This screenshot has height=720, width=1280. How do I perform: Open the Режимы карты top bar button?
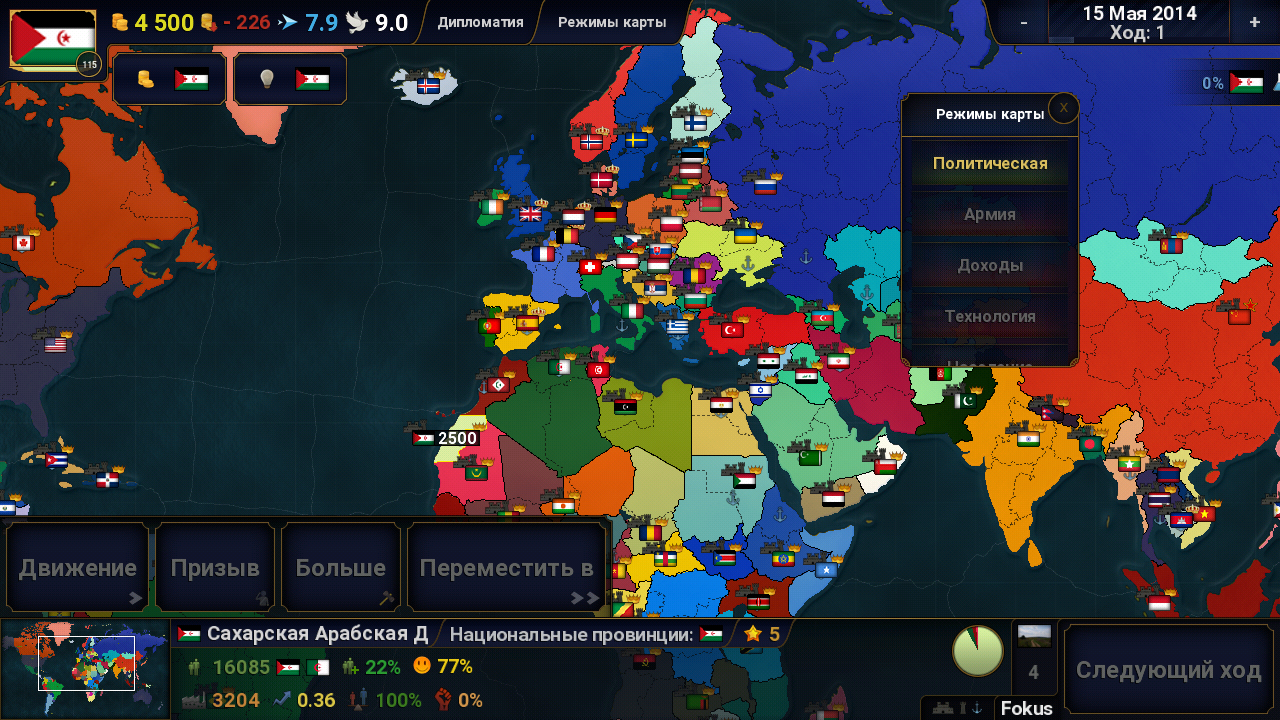[612, 22]
